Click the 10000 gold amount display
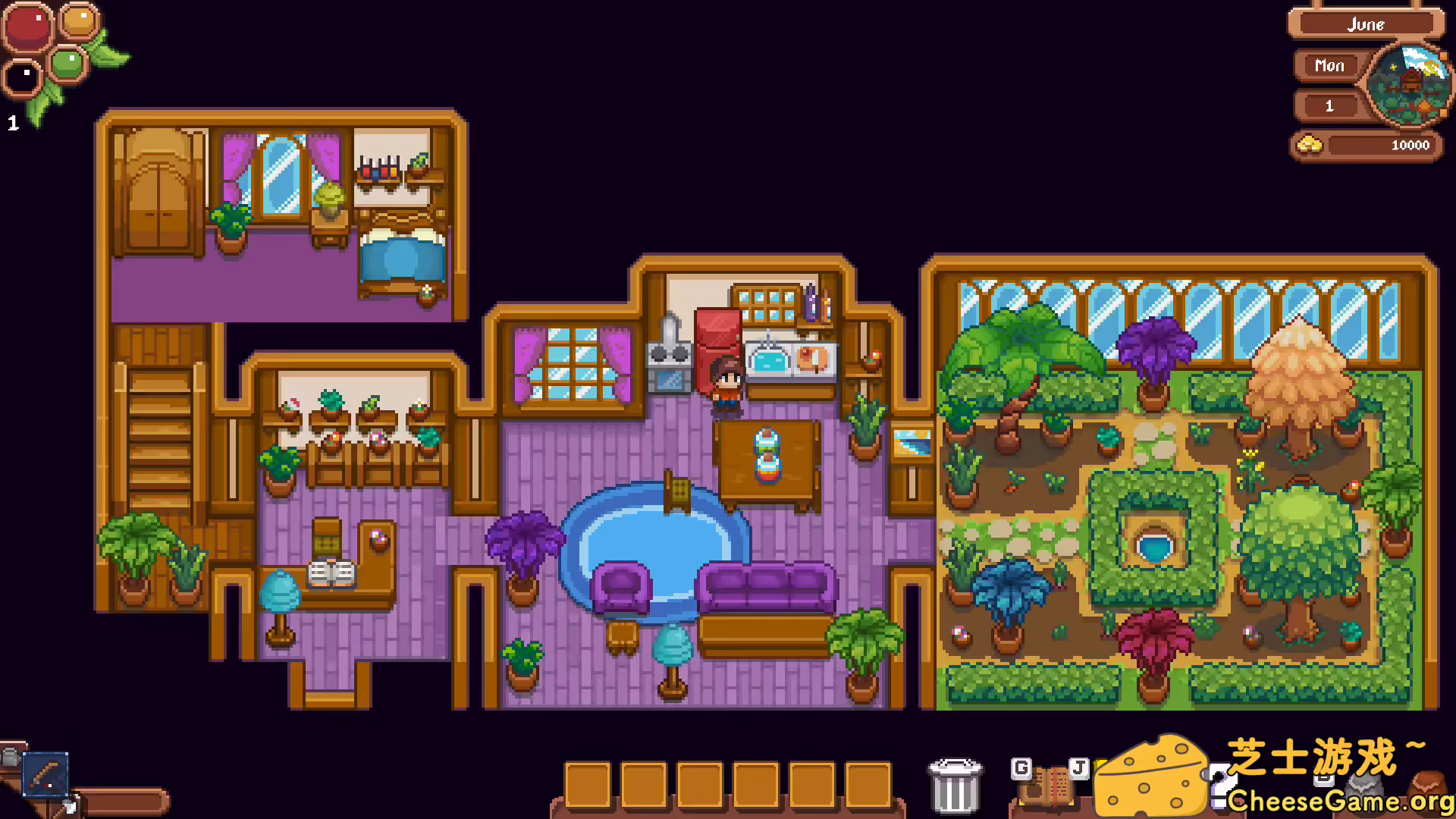Image resolution: width=1456 pixels, height=819 pixels. coord(1410,145)
